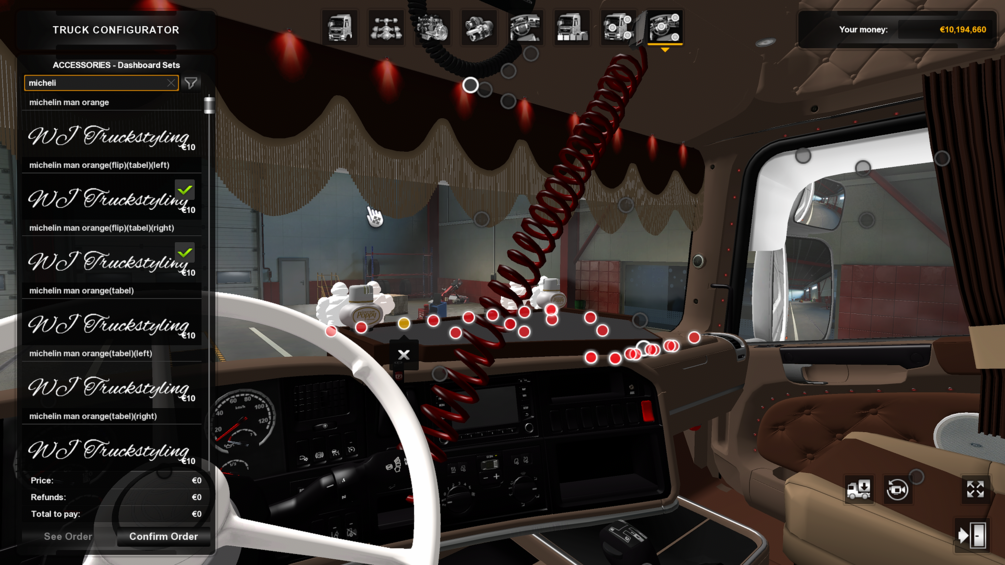This screenshot has width=1005, height=565.
Task: Open the transmission category
Action: click(479, 28)
